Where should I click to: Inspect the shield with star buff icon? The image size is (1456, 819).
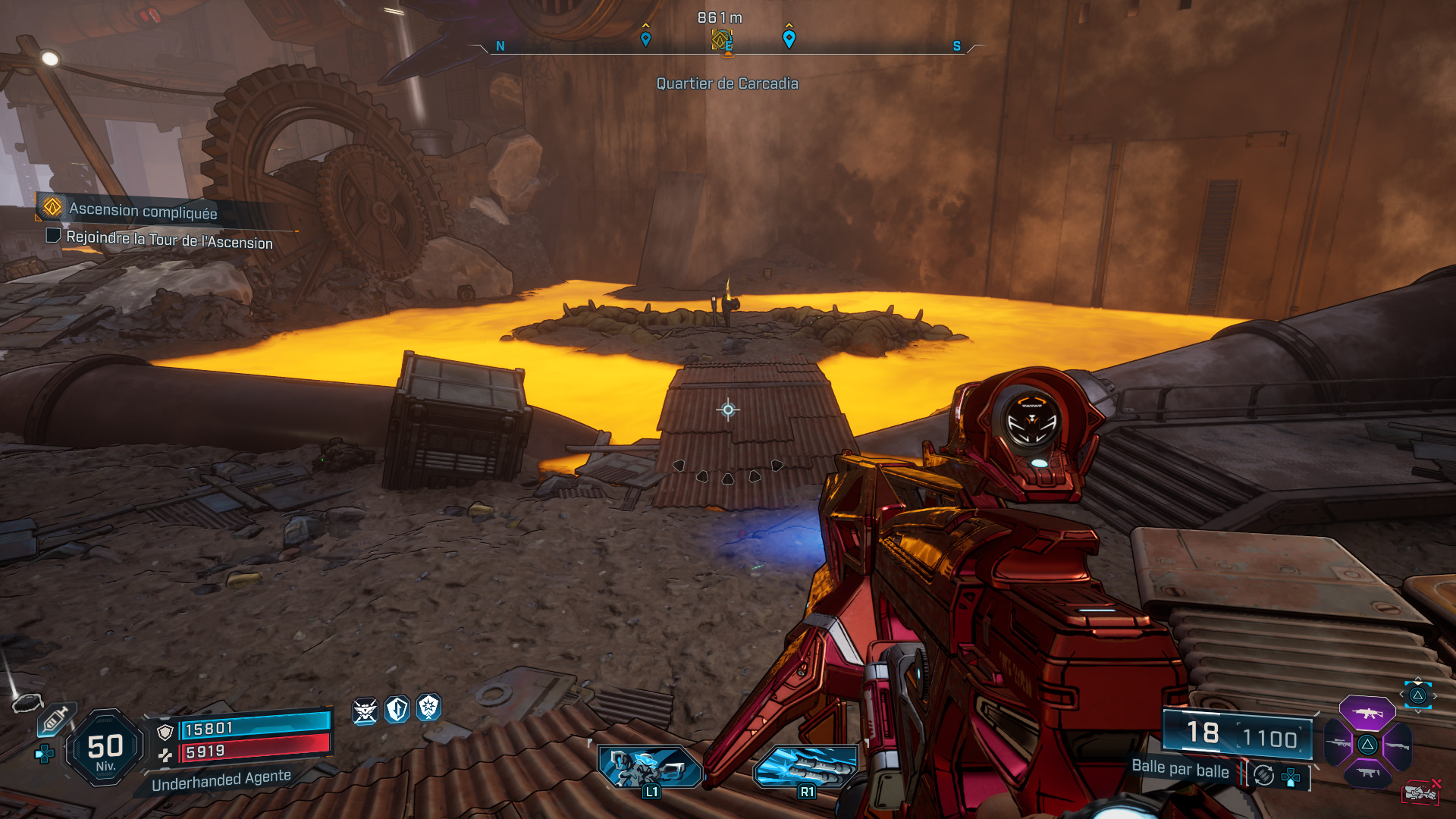coord(429,708)
